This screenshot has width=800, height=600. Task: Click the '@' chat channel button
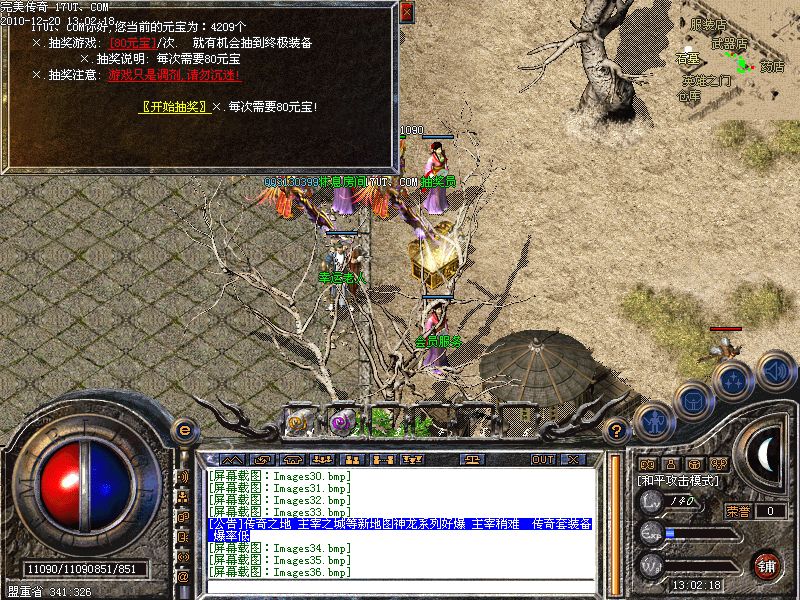[x=183, y=577]
